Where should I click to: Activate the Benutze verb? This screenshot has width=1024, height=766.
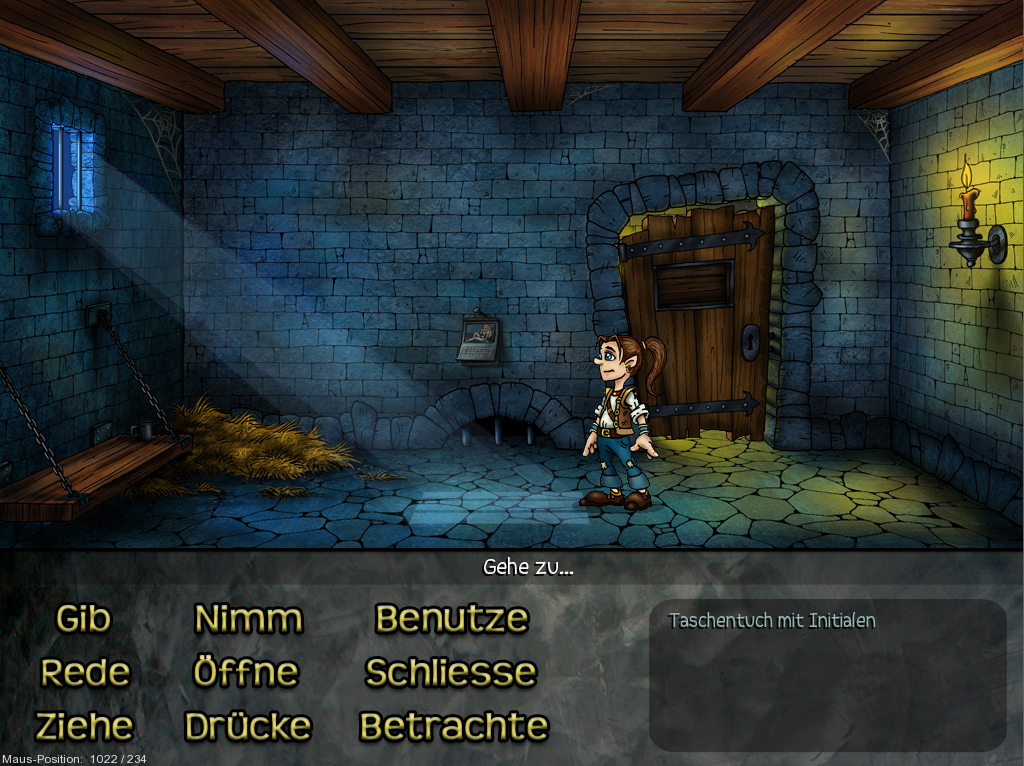(452, 619)
